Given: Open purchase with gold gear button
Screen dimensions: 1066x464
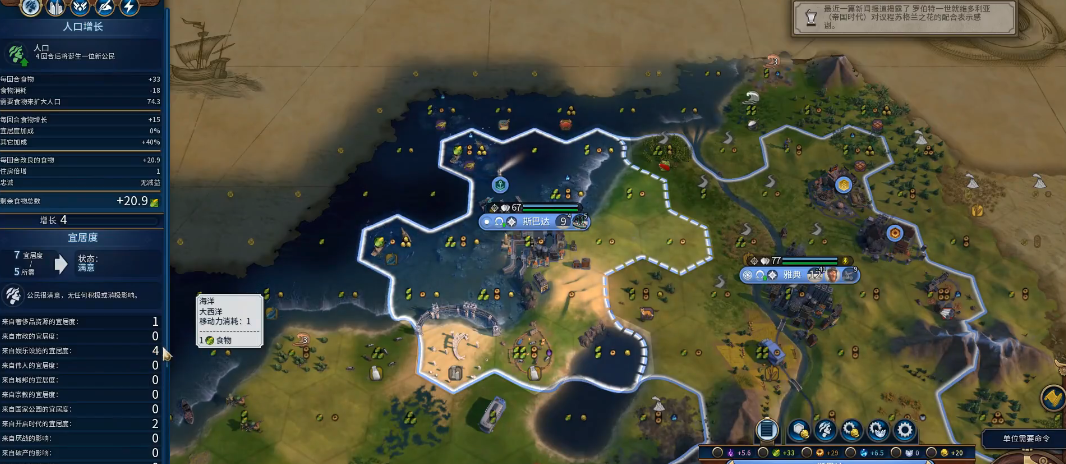Looking at the screenshot, I should (x=852, y=430).
